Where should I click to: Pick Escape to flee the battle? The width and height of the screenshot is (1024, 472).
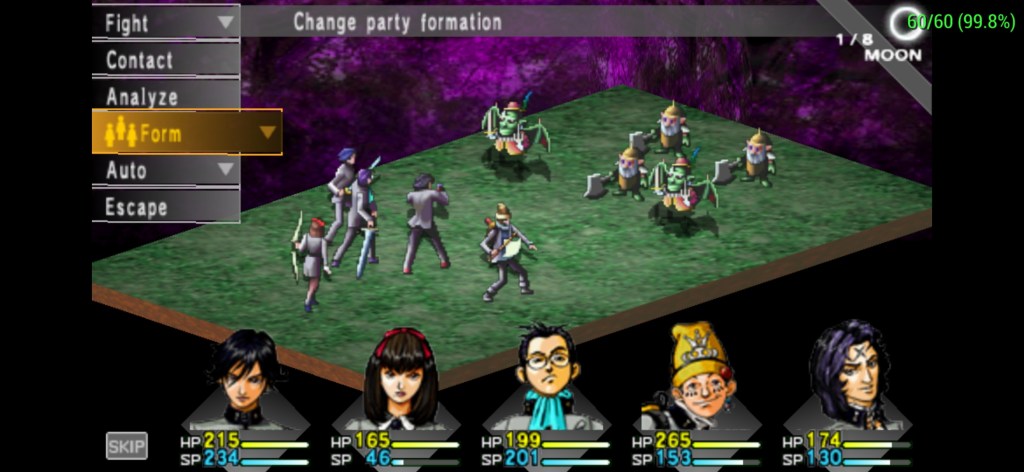point(165,207)
